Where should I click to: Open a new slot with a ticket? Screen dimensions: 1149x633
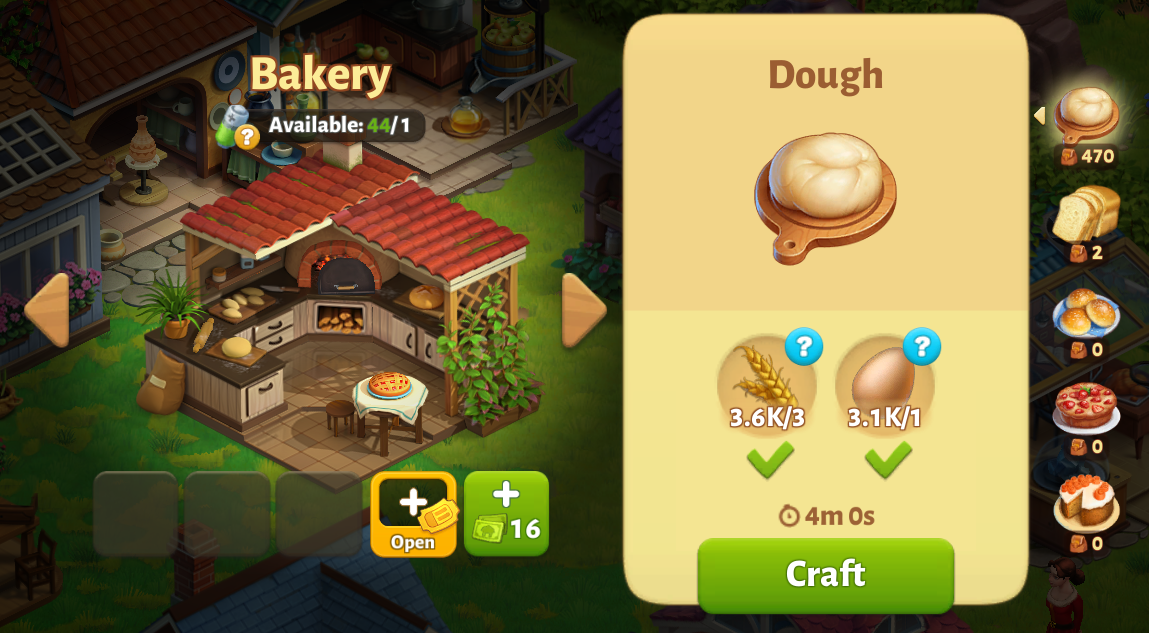coord(413,513)
